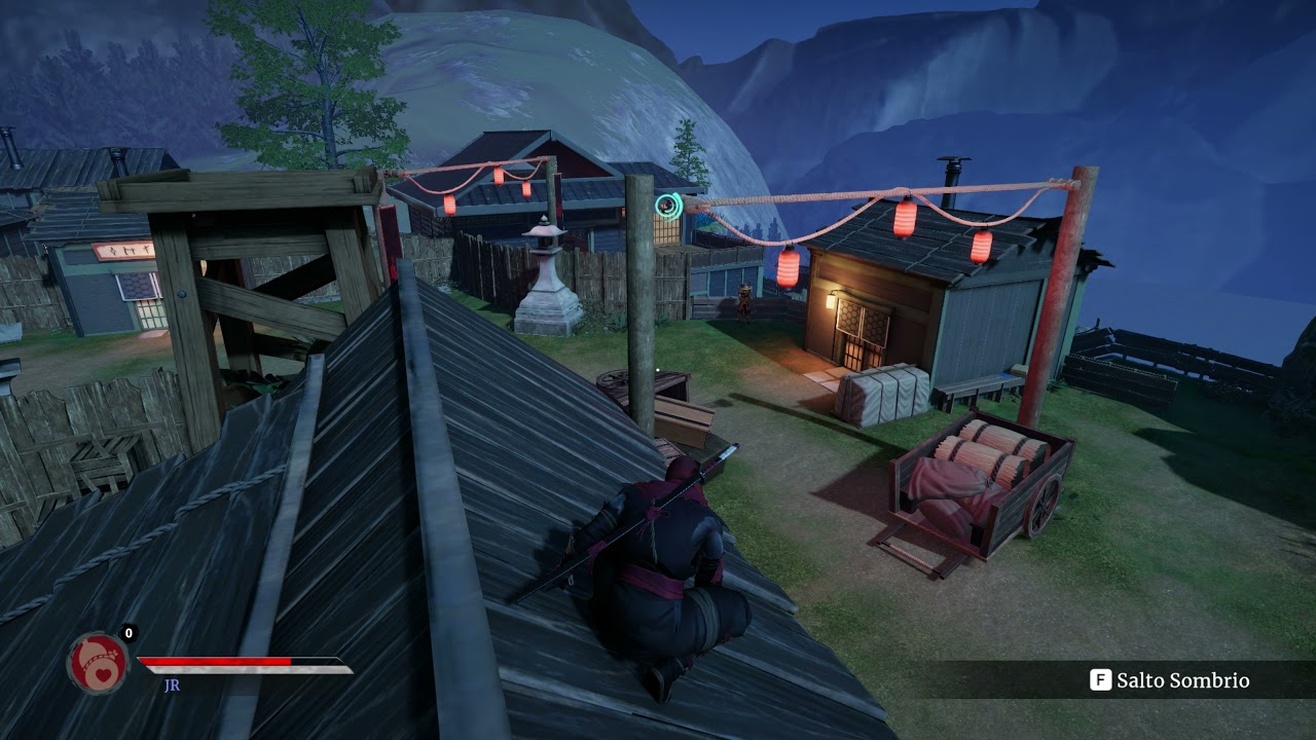The height and width of the screenshot is (740, 1316).
Task: Select the Salto Sombrio action label
Action: (x=1183, y=679)
